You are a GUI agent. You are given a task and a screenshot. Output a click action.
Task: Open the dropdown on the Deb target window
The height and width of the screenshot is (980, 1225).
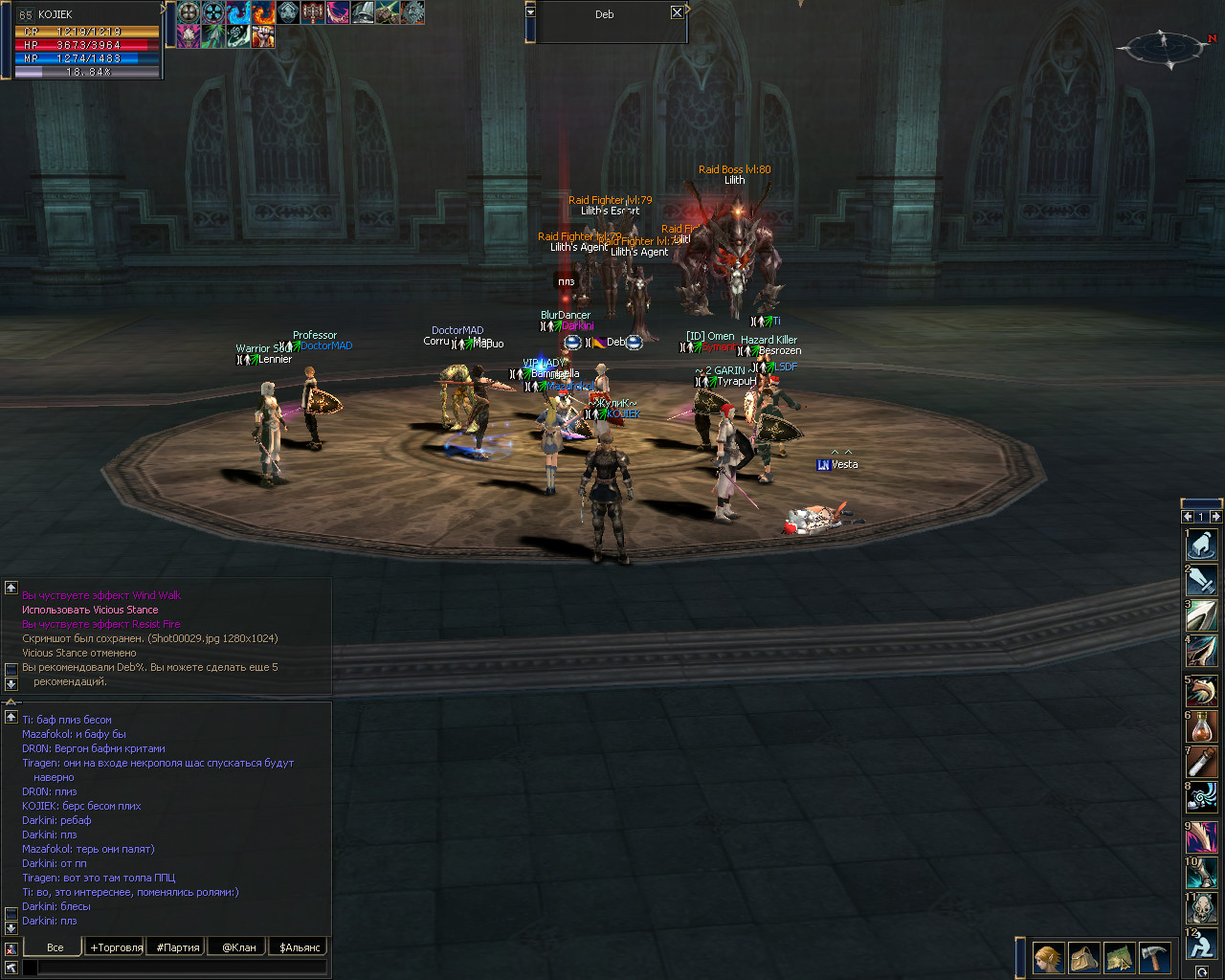click(530, 12)
